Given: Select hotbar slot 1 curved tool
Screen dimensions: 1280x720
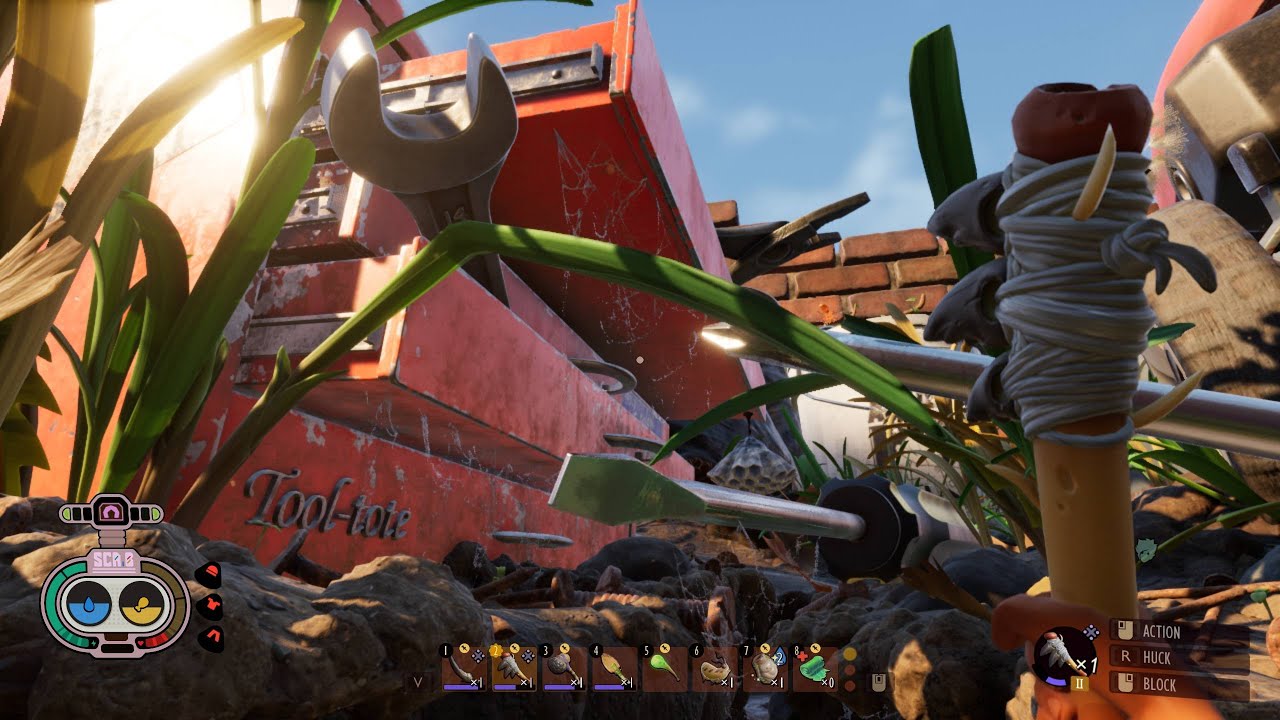Looking at the screenshot, I should (x=464, y=668).
